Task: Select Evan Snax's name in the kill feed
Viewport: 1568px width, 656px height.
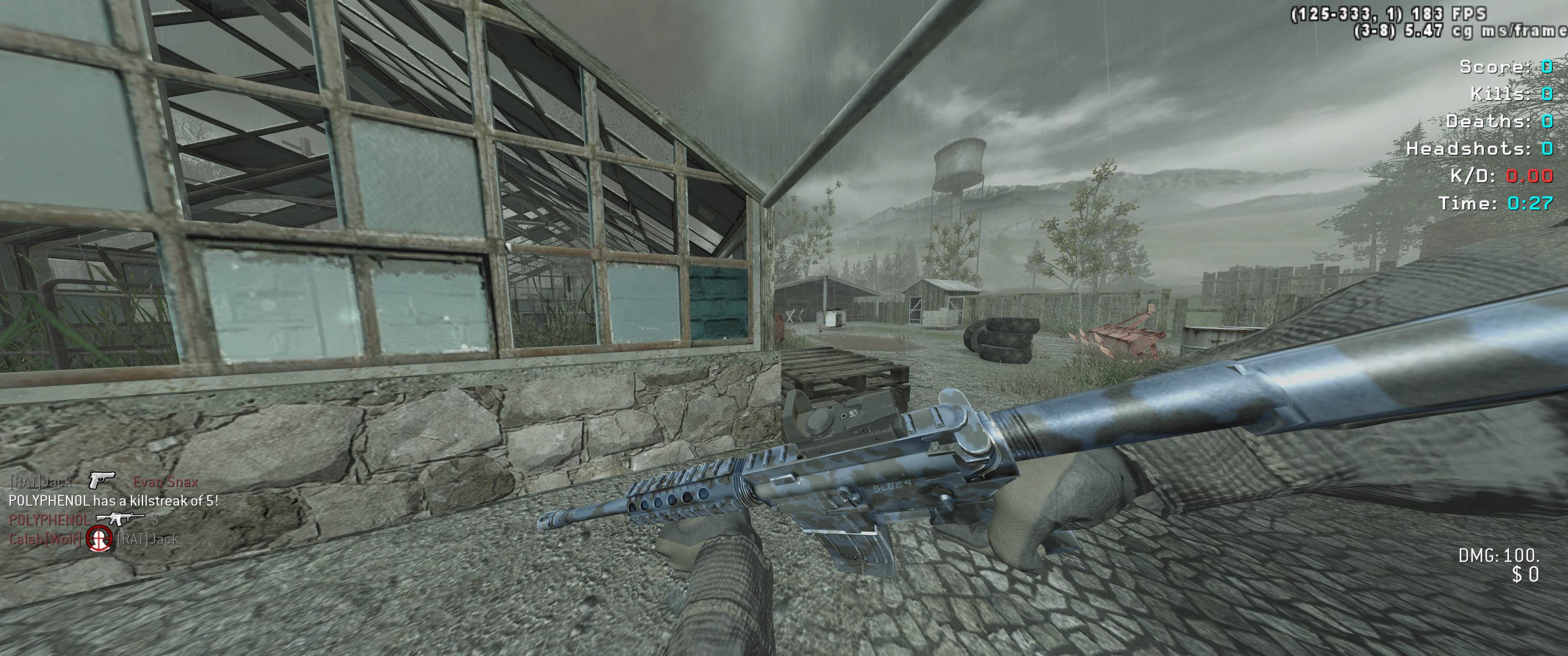Action: (165, 482)
